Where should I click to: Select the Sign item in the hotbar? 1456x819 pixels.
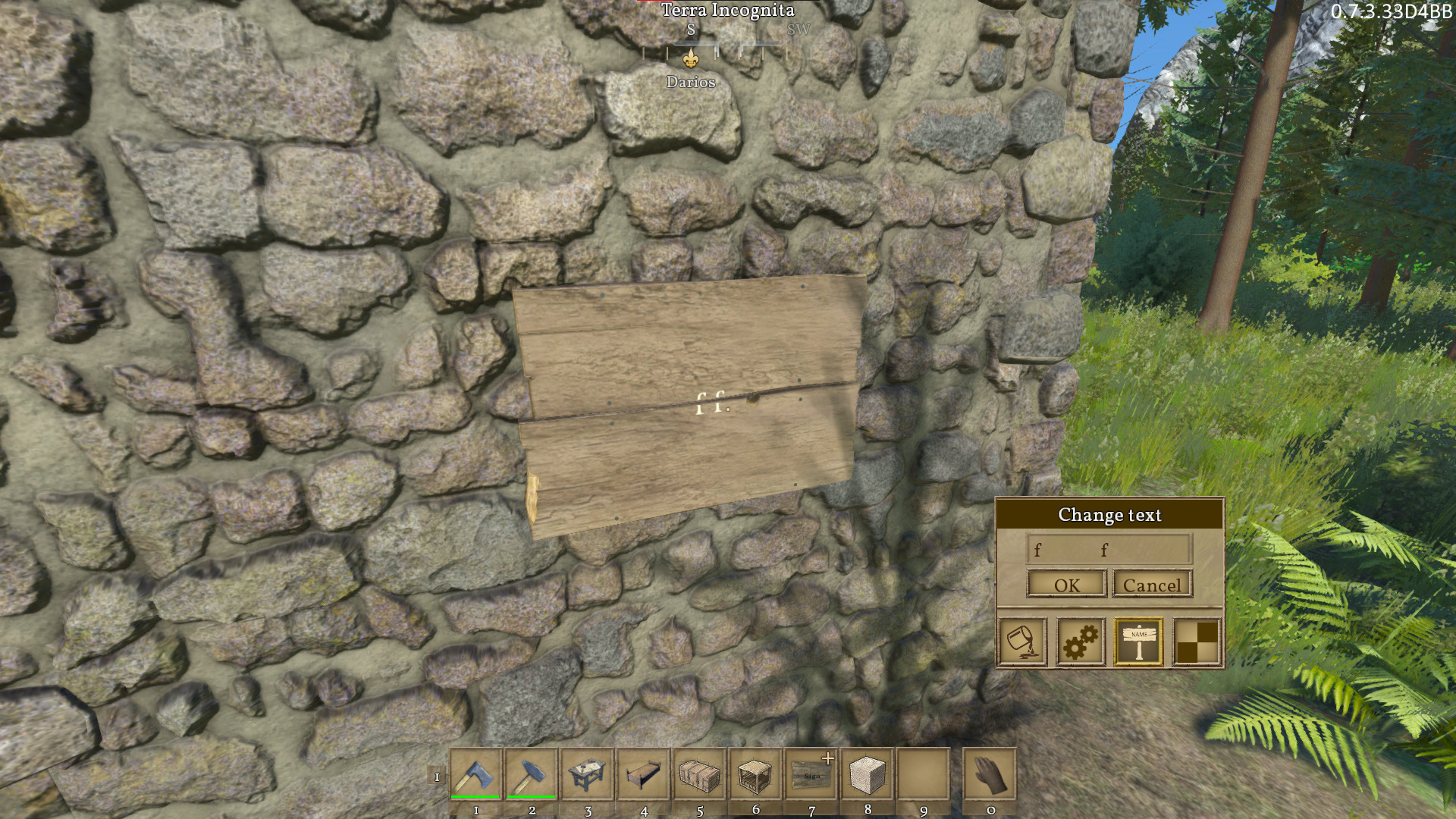pyautogui.click(x=811, y=775)
